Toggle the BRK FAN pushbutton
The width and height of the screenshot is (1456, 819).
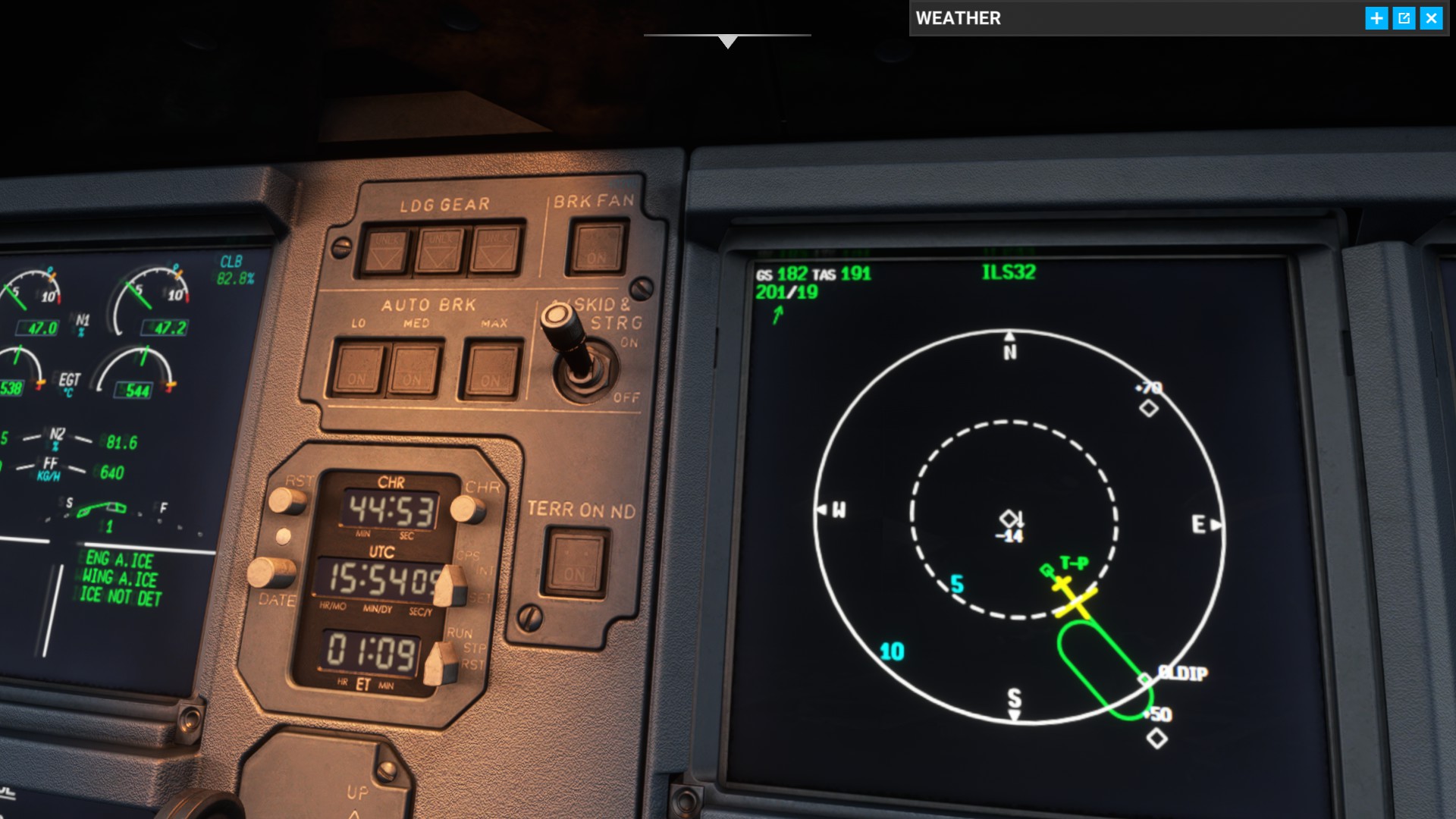tap(598, 247)
